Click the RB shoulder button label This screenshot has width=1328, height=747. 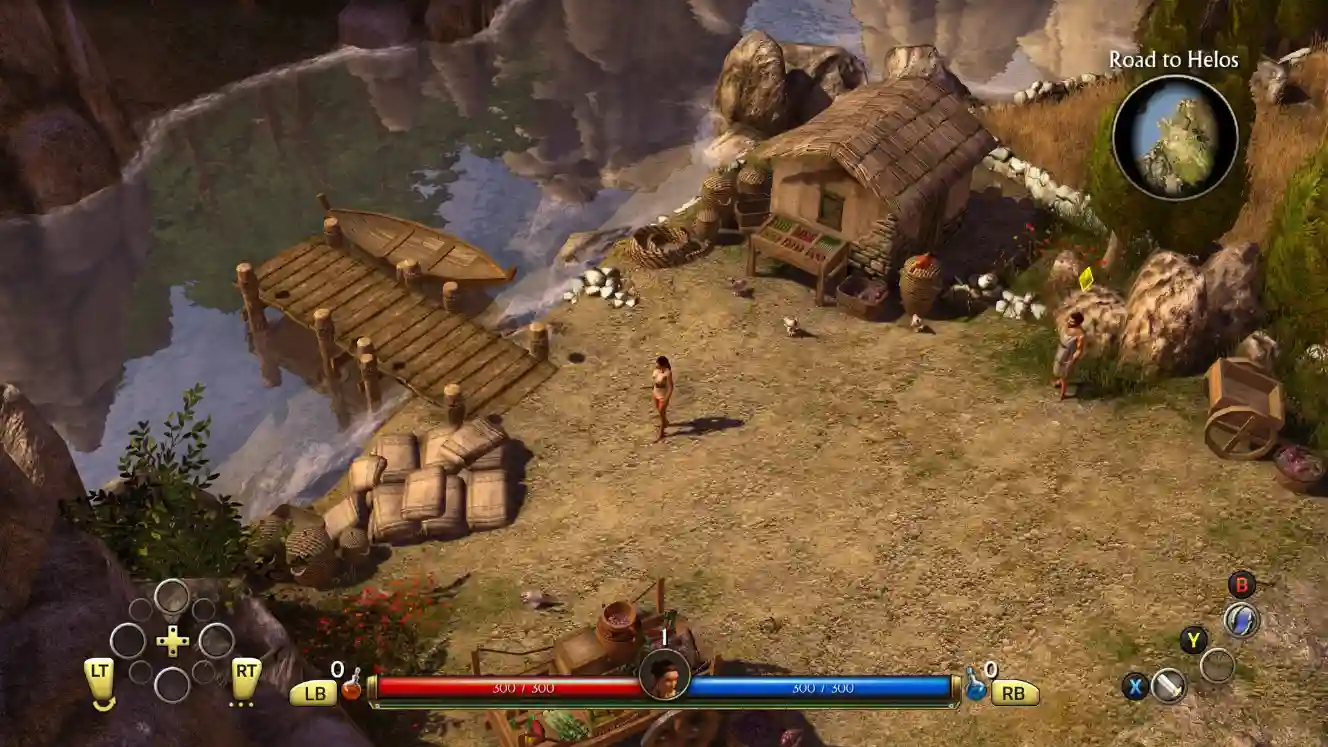click(x=1014, y=692)
